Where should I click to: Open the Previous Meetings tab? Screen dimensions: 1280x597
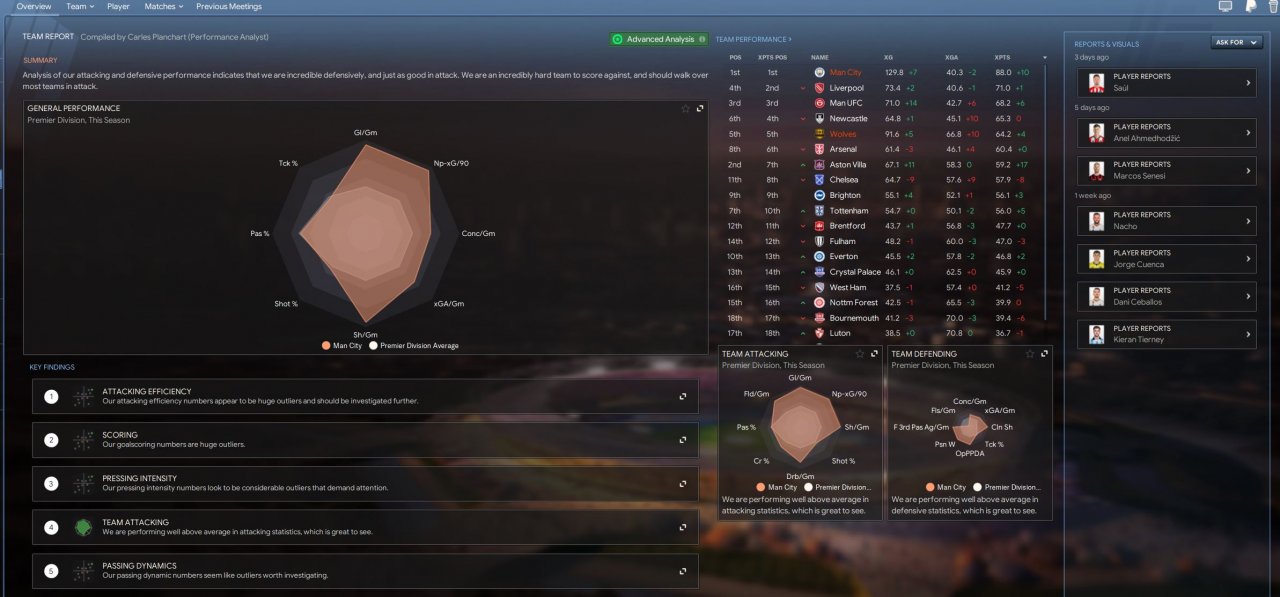[229, 6]
